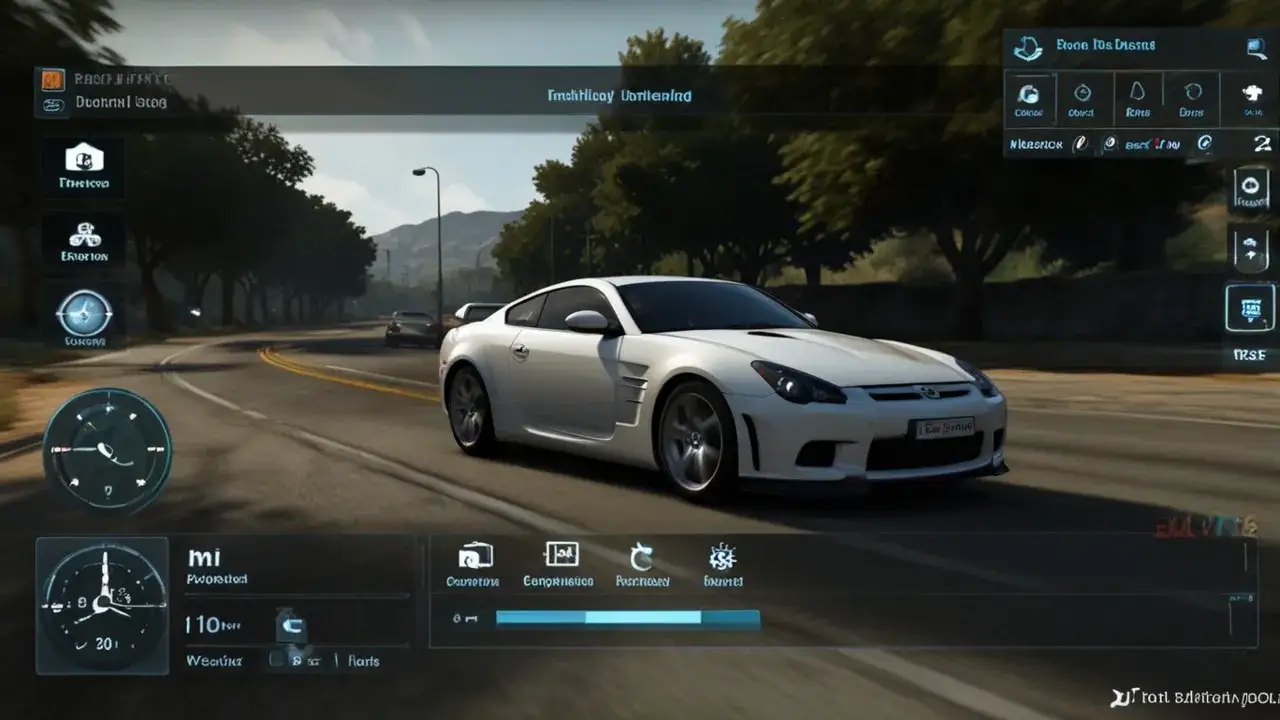
Task: Click the small blue icon beside speed readout
Action: click(291, 627)
